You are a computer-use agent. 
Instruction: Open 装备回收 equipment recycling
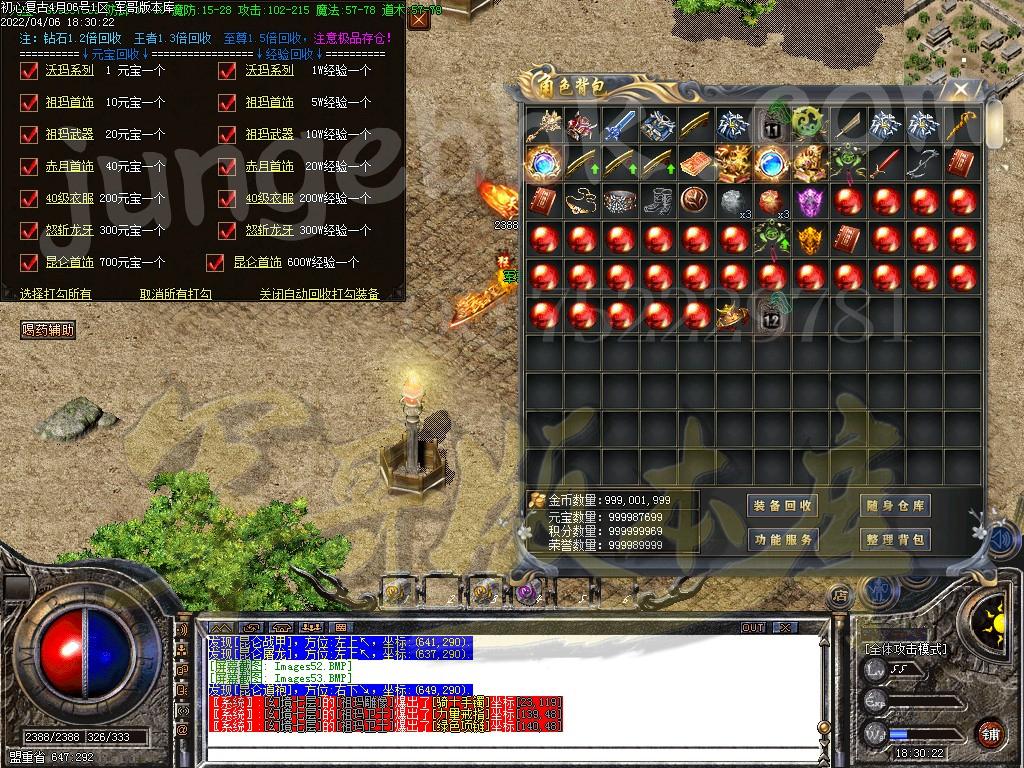pyautogui.click(x=782, y=506)
